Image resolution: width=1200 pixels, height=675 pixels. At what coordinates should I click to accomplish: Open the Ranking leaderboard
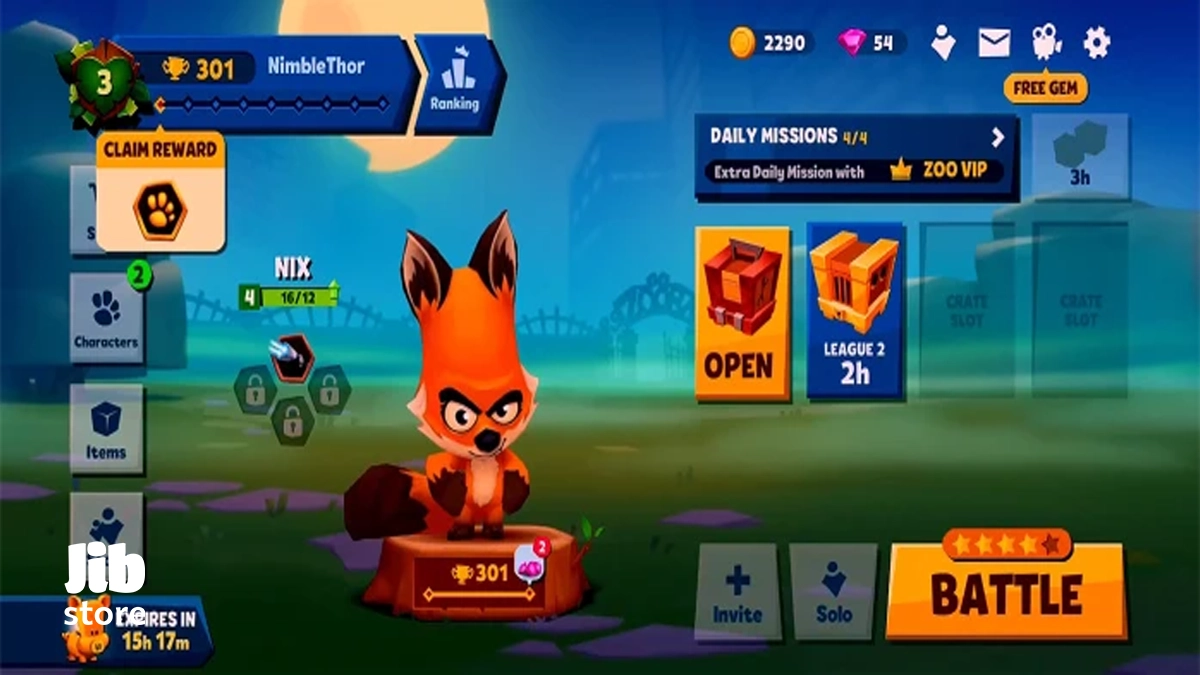coord(455,85)
